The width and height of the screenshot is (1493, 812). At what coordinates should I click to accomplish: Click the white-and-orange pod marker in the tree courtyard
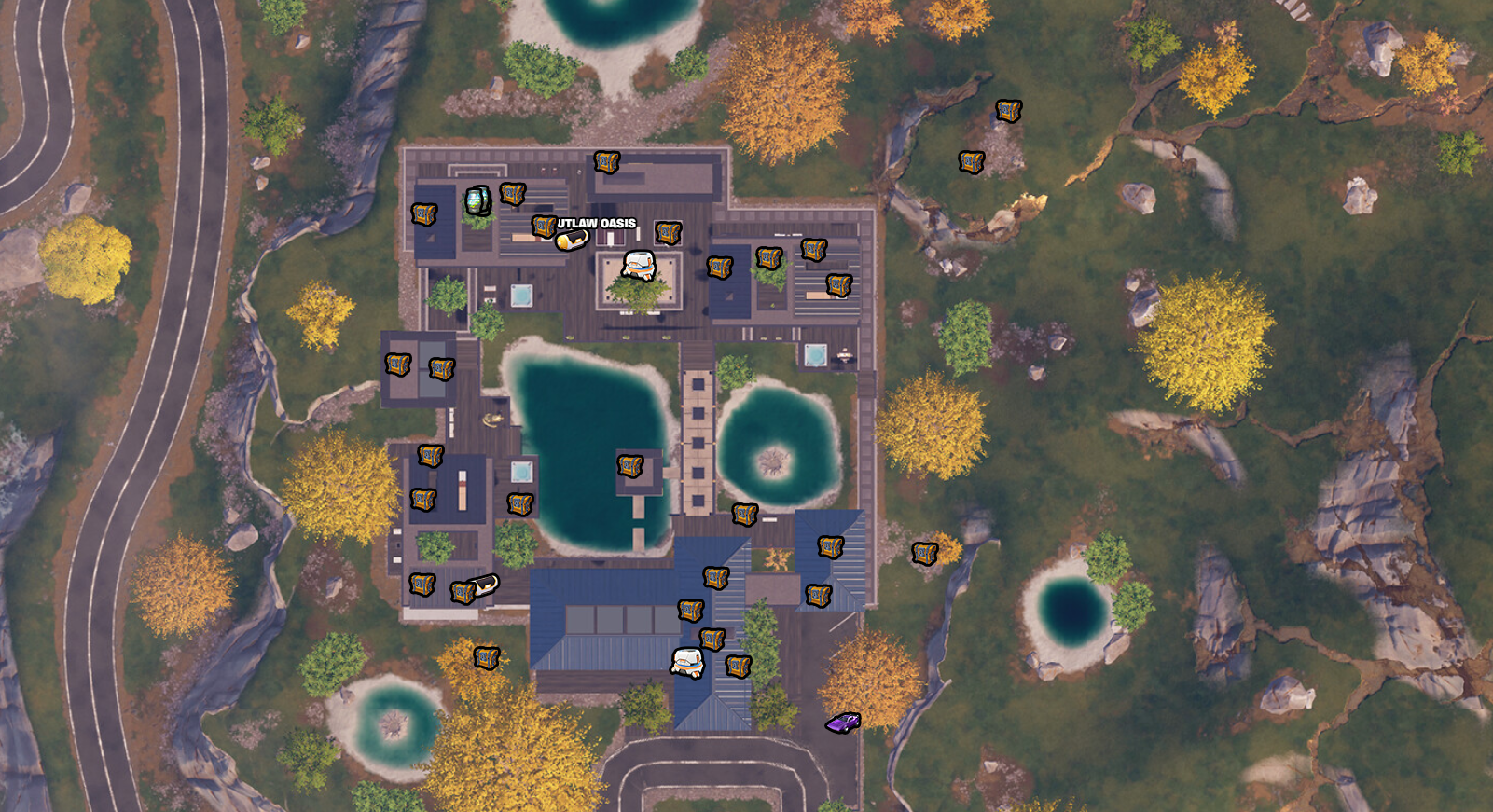tap(639, 266)
